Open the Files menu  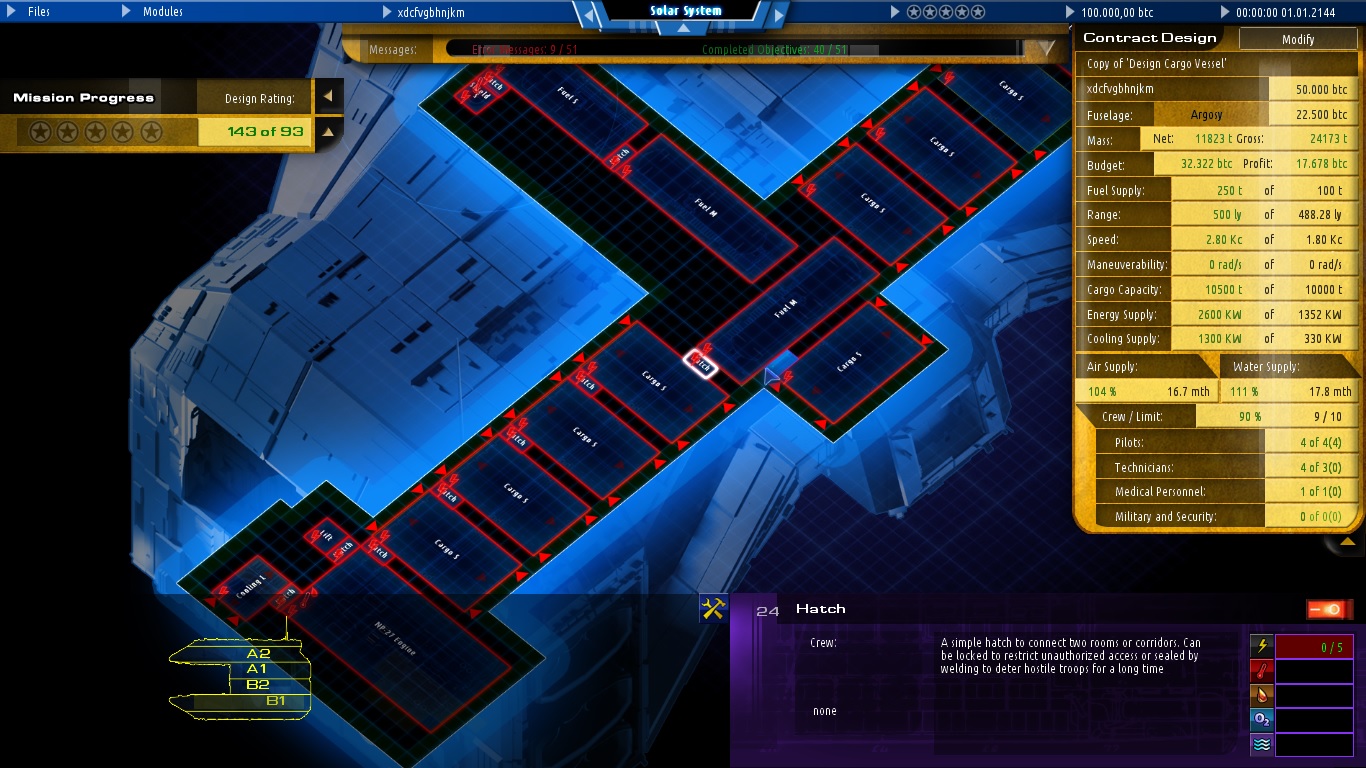pyautogui.click(x=37, y=12)
